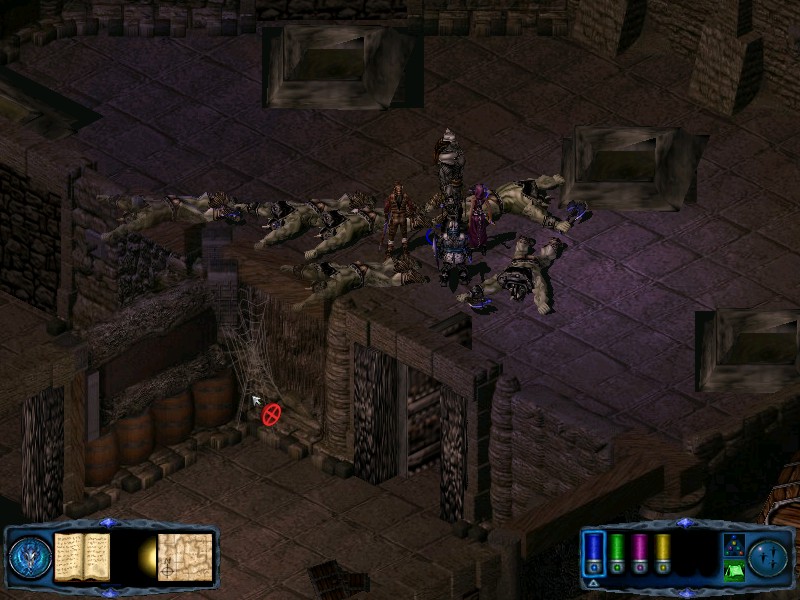This screenshot has width=800, height=600.
Task: Click the blue gem atop the left panel
Action: [x=108, y=523]
